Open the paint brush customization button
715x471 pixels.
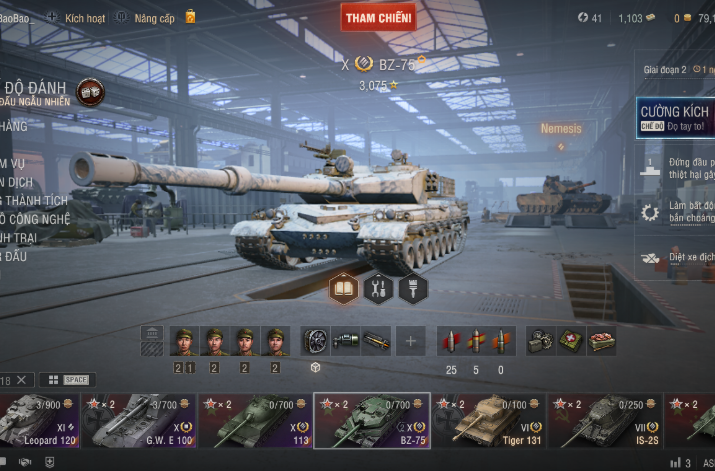tap(413, 288)
